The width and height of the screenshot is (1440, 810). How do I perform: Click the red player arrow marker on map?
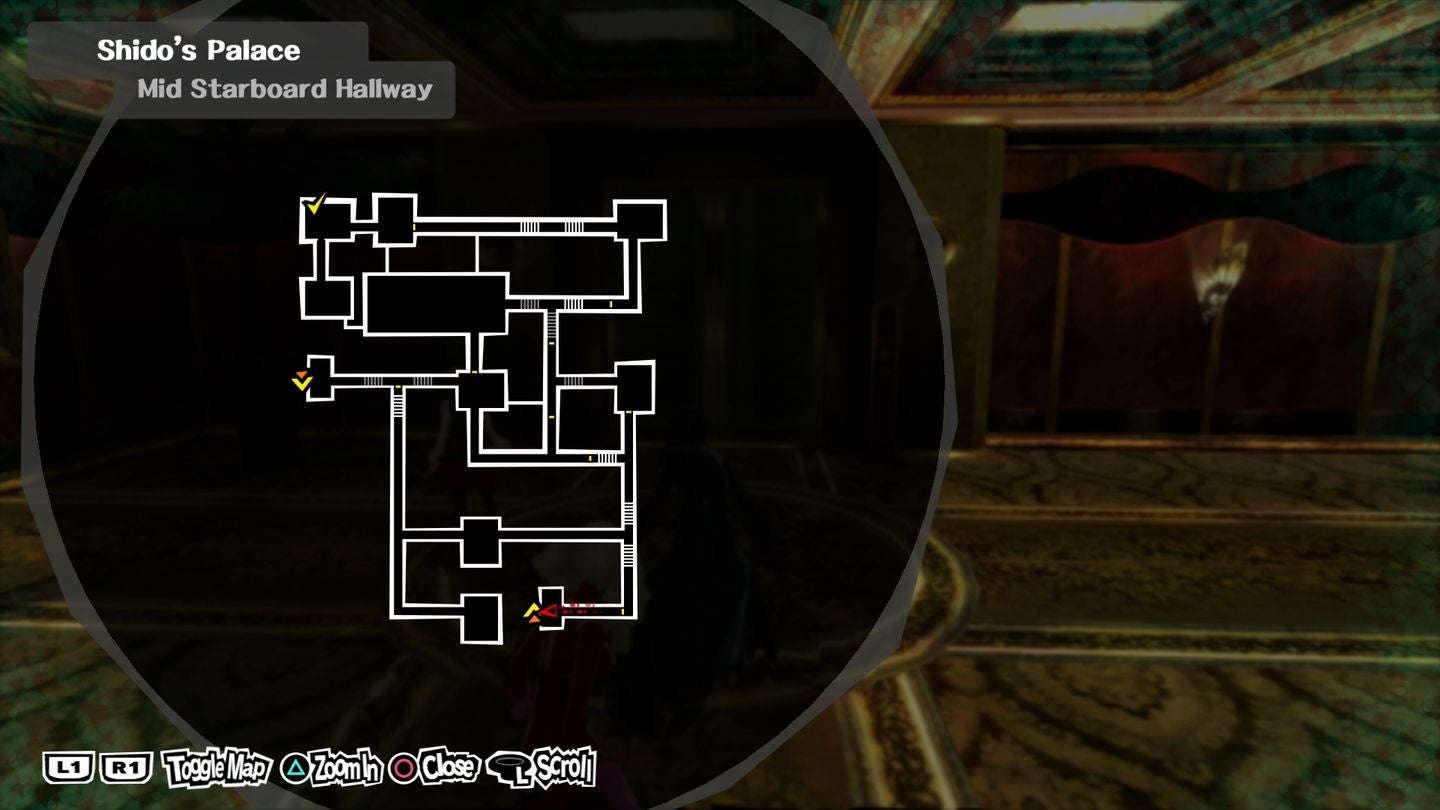point(549,611)
